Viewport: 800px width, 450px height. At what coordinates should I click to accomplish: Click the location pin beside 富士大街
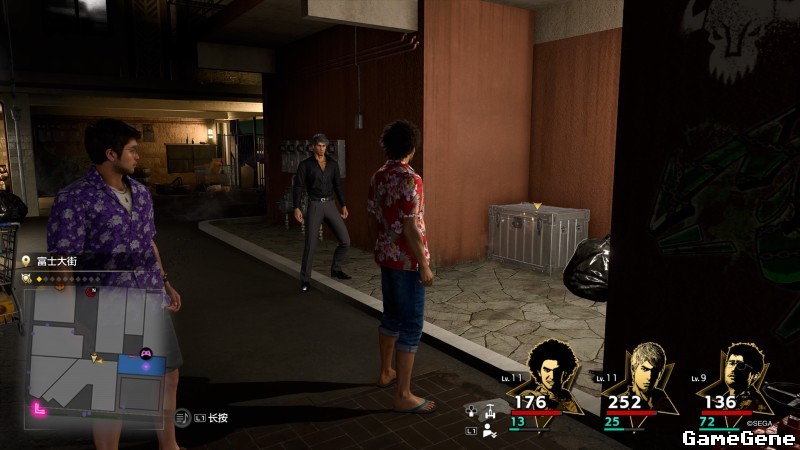[x=26, y=262]
